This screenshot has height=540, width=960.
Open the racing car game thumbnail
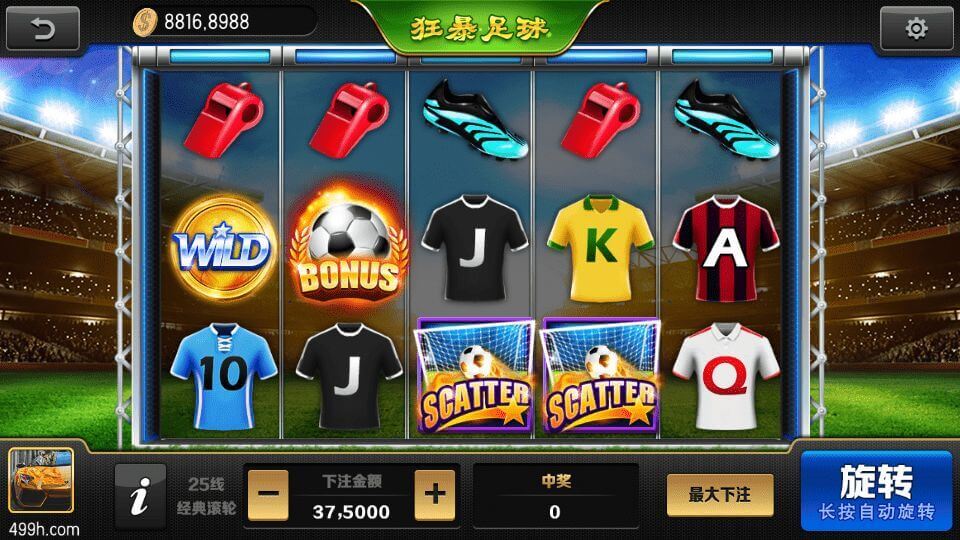point(41,482)
